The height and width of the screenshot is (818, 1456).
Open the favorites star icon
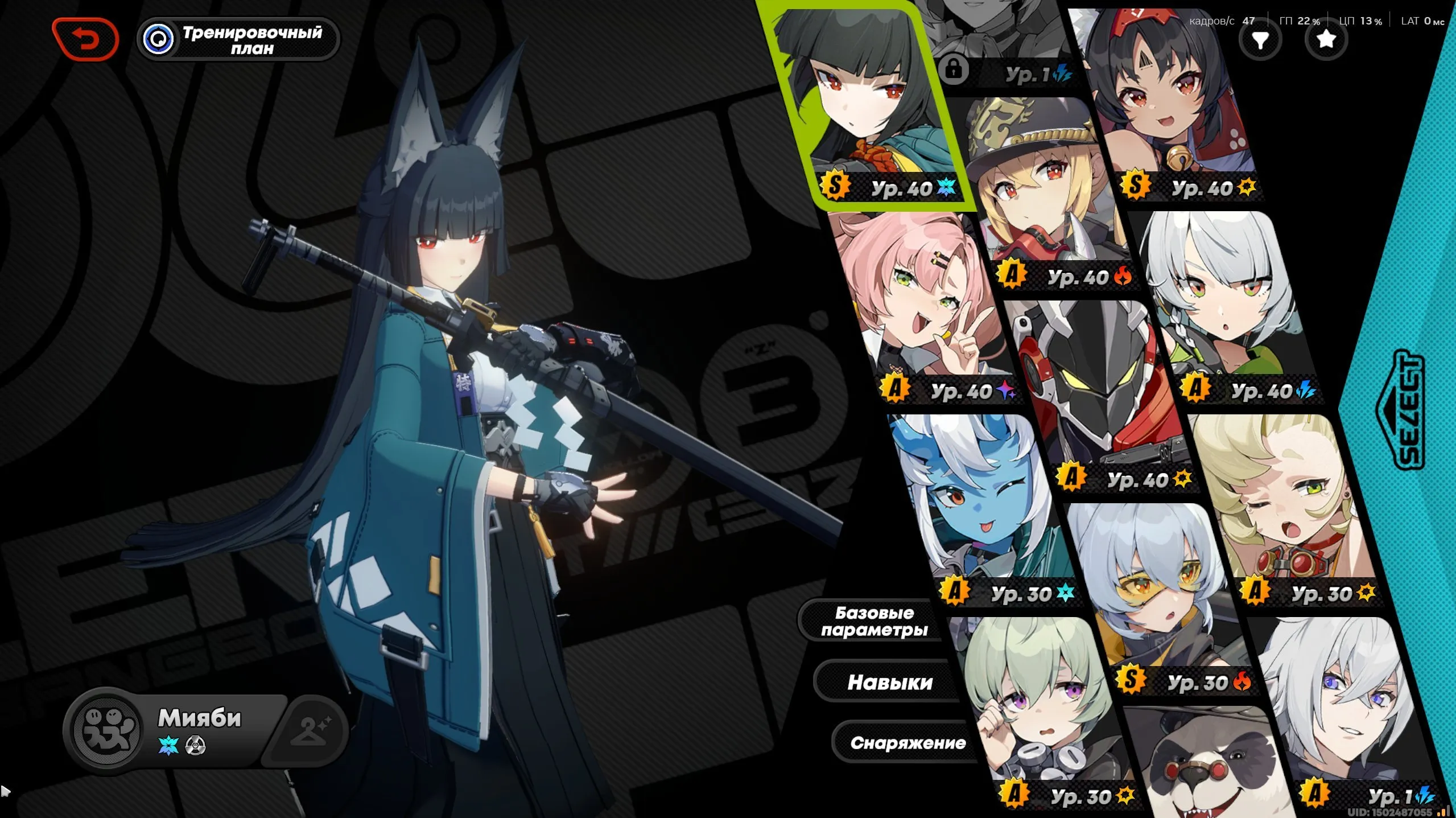click(x=1326, y=40)
